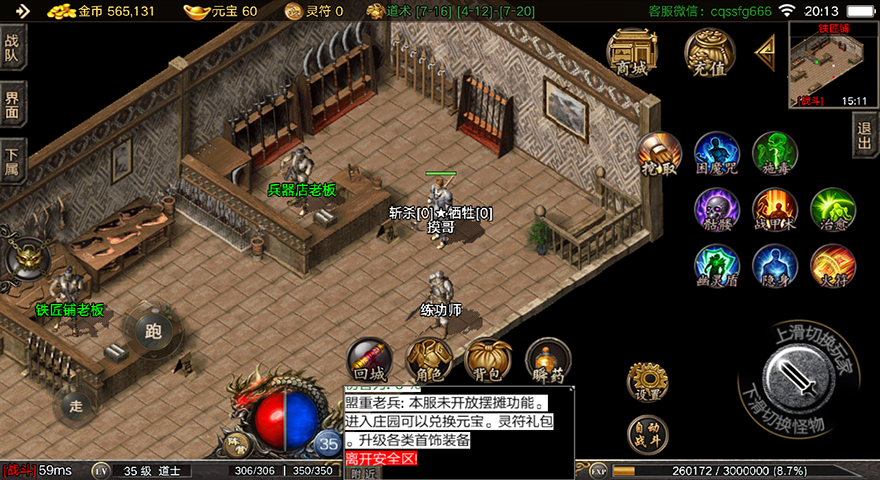Use the 挖取 dig skill

point(659,155)
